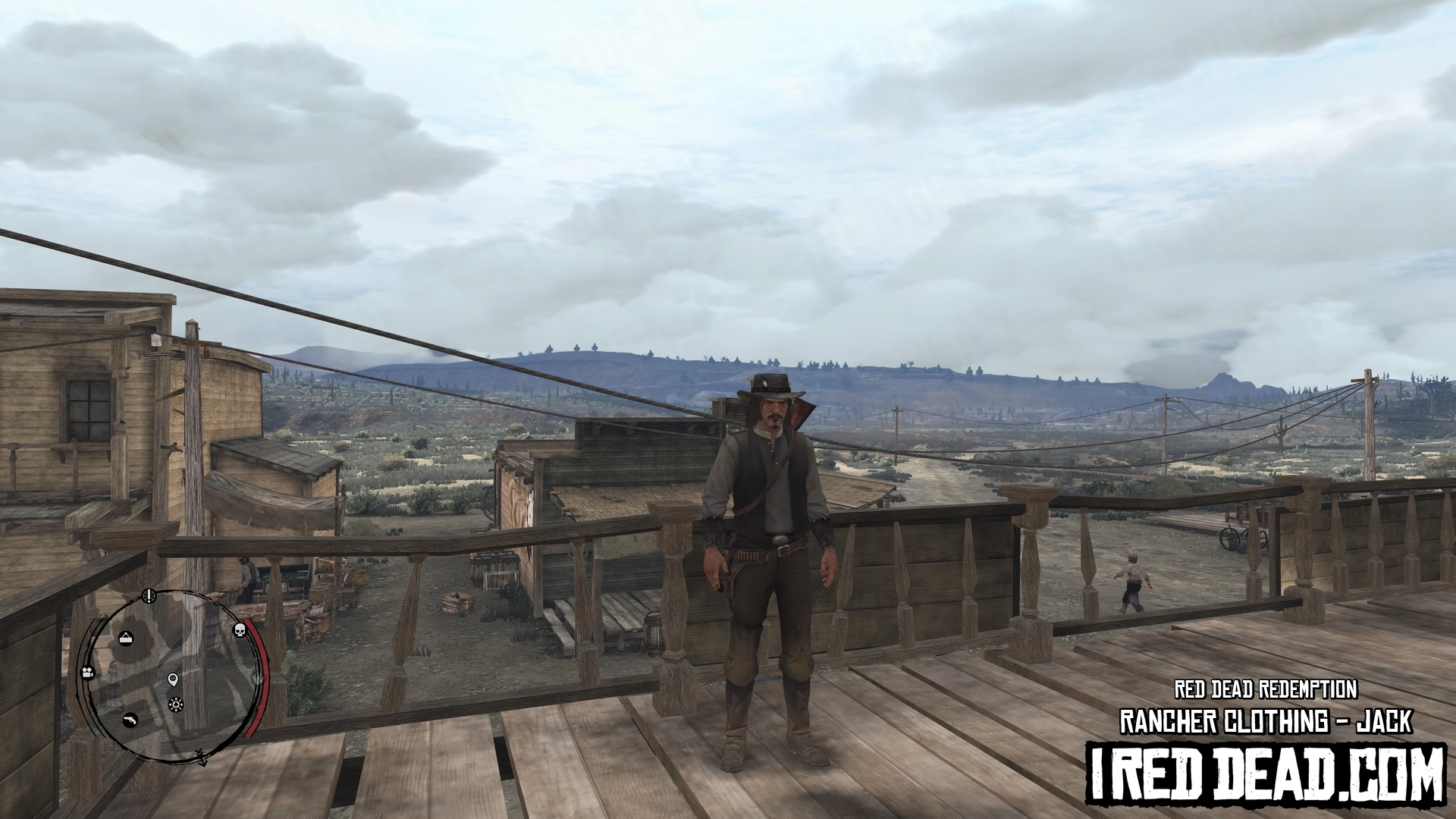Image resolution: width=1456 pixels, height=819 pixels.
Task: Select the revolver gunsmith marker on the minimap
Action: point(130,719)
